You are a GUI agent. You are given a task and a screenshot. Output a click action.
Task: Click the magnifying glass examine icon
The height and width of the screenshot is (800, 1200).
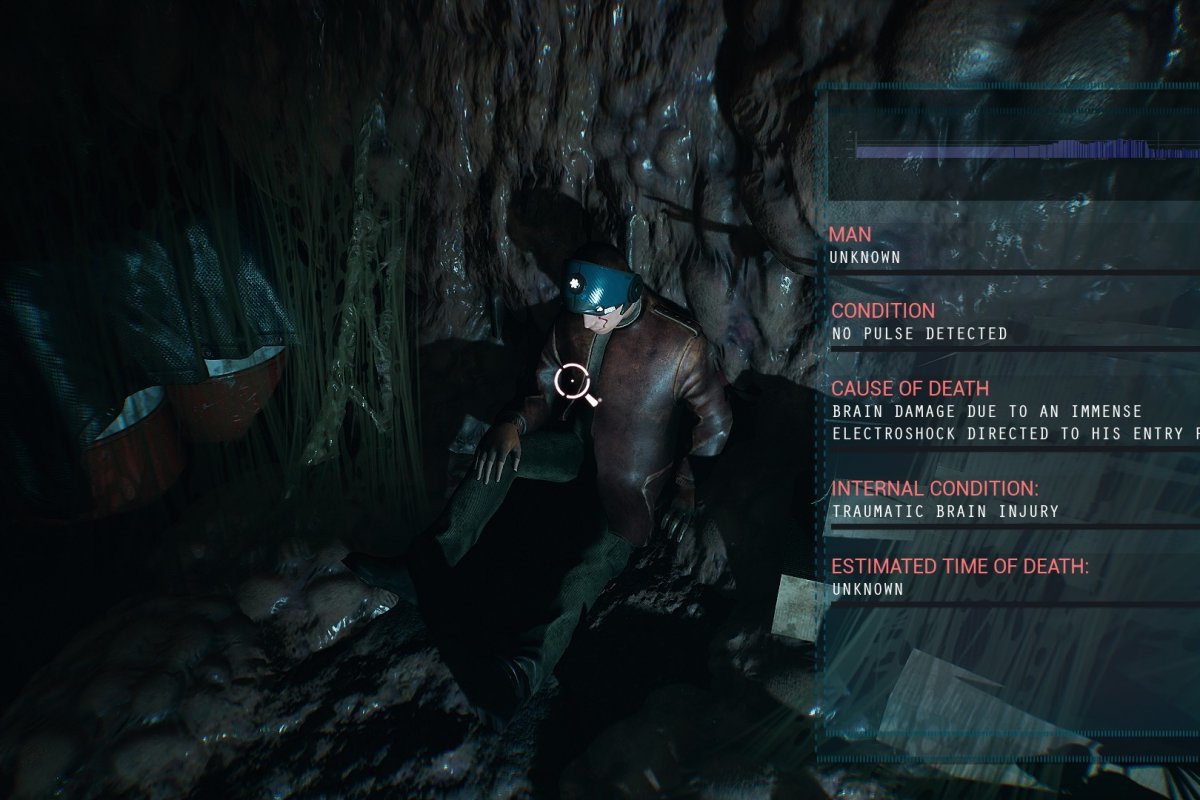572,382
